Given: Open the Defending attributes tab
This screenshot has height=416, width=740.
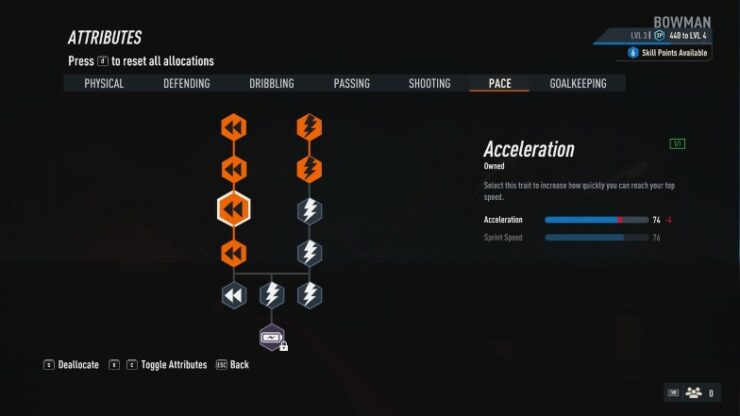Looking at the screenshot, I should click(187, 84).
